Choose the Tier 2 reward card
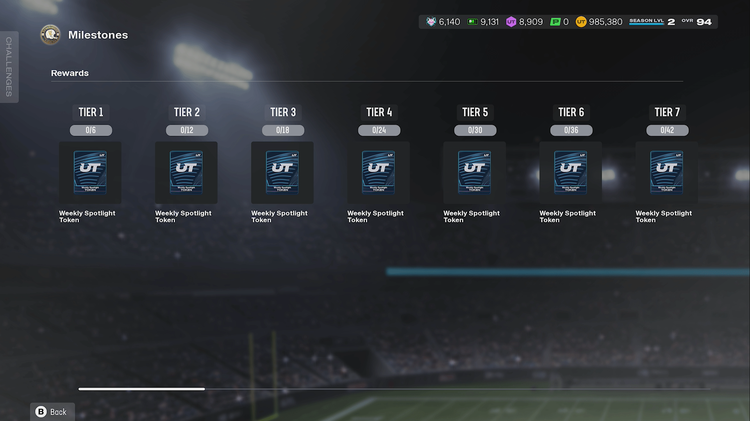The image size is (750, 421). point(186,172)
